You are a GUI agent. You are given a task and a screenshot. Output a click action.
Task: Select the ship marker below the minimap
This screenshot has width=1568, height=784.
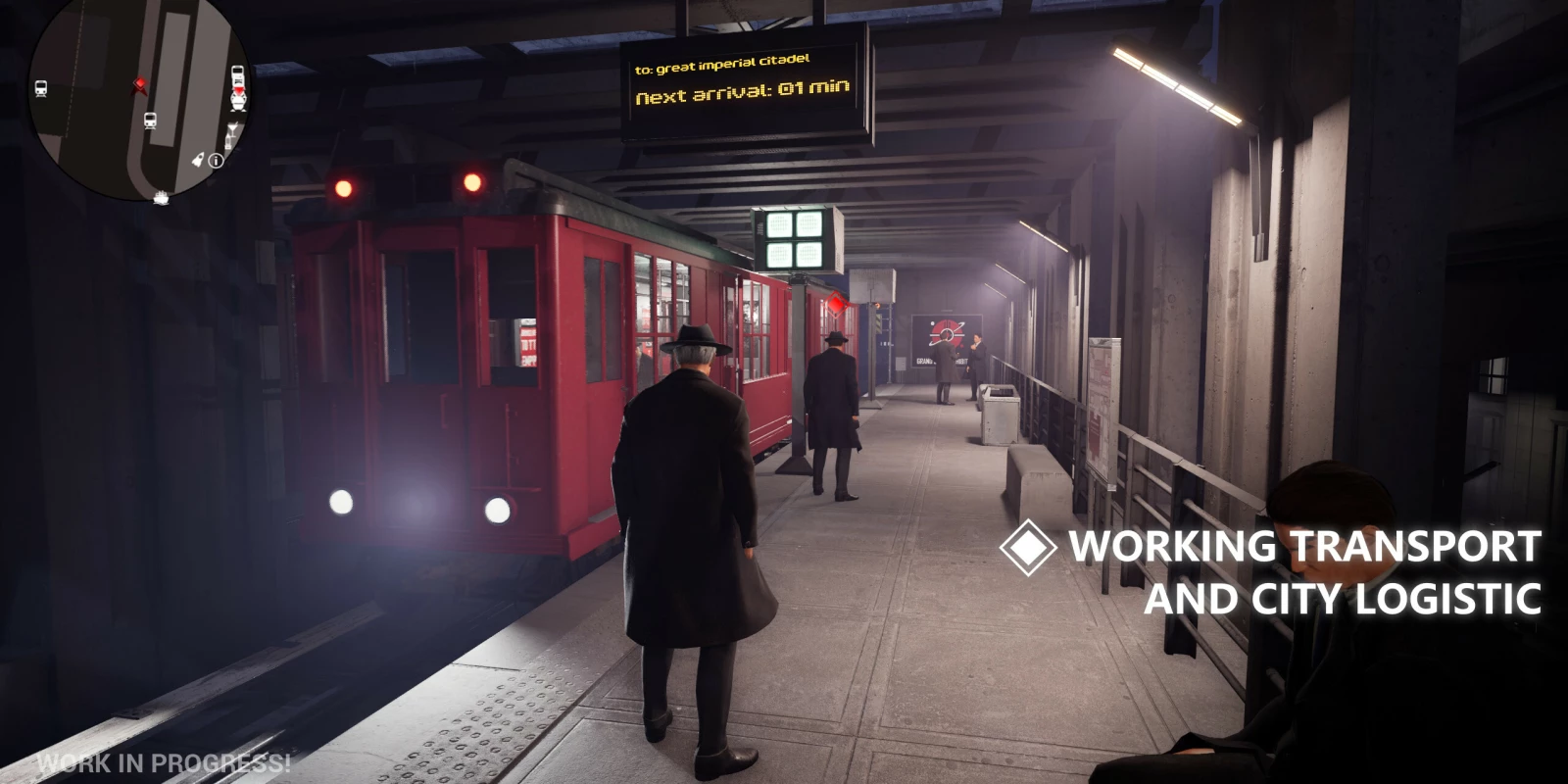point(162,199)
